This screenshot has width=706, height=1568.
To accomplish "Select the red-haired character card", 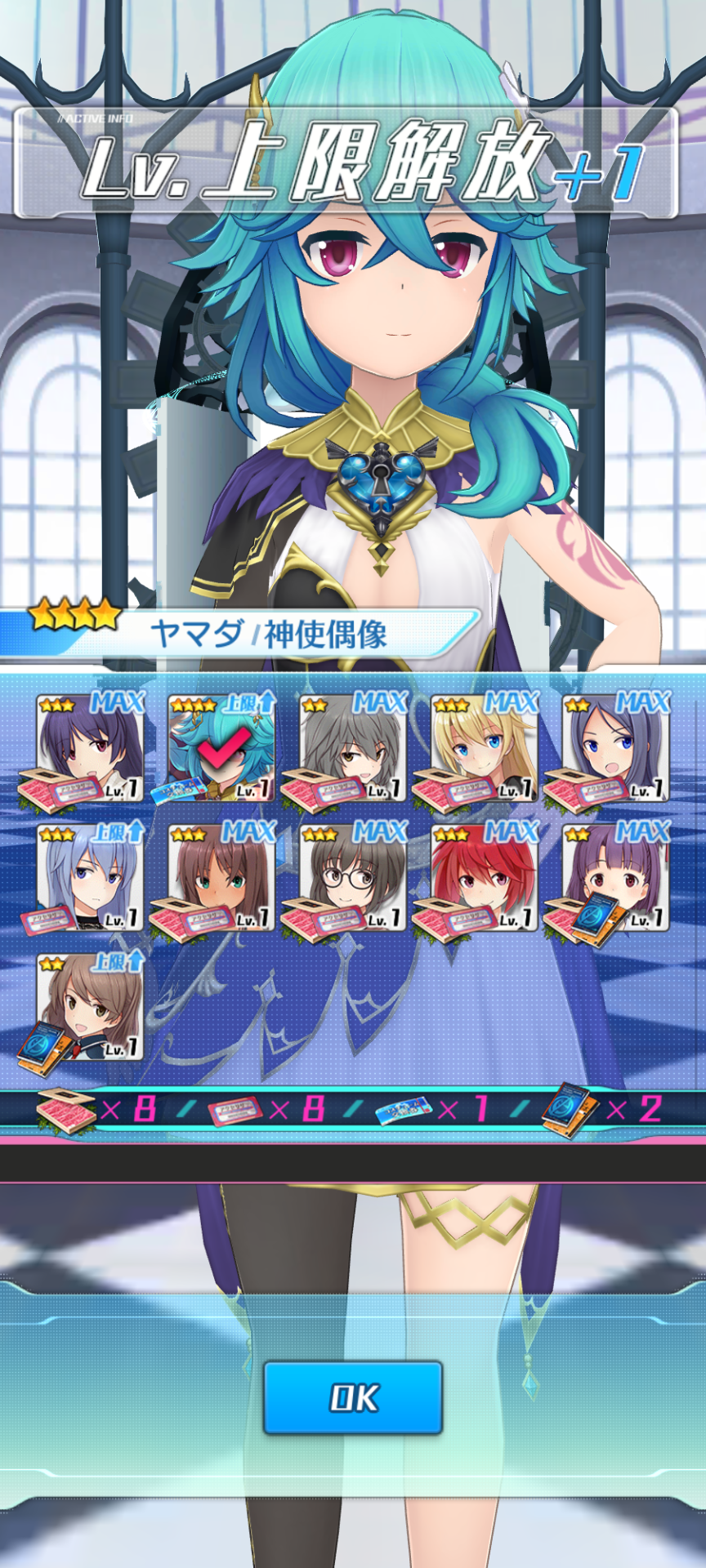I will click(485, 878).
